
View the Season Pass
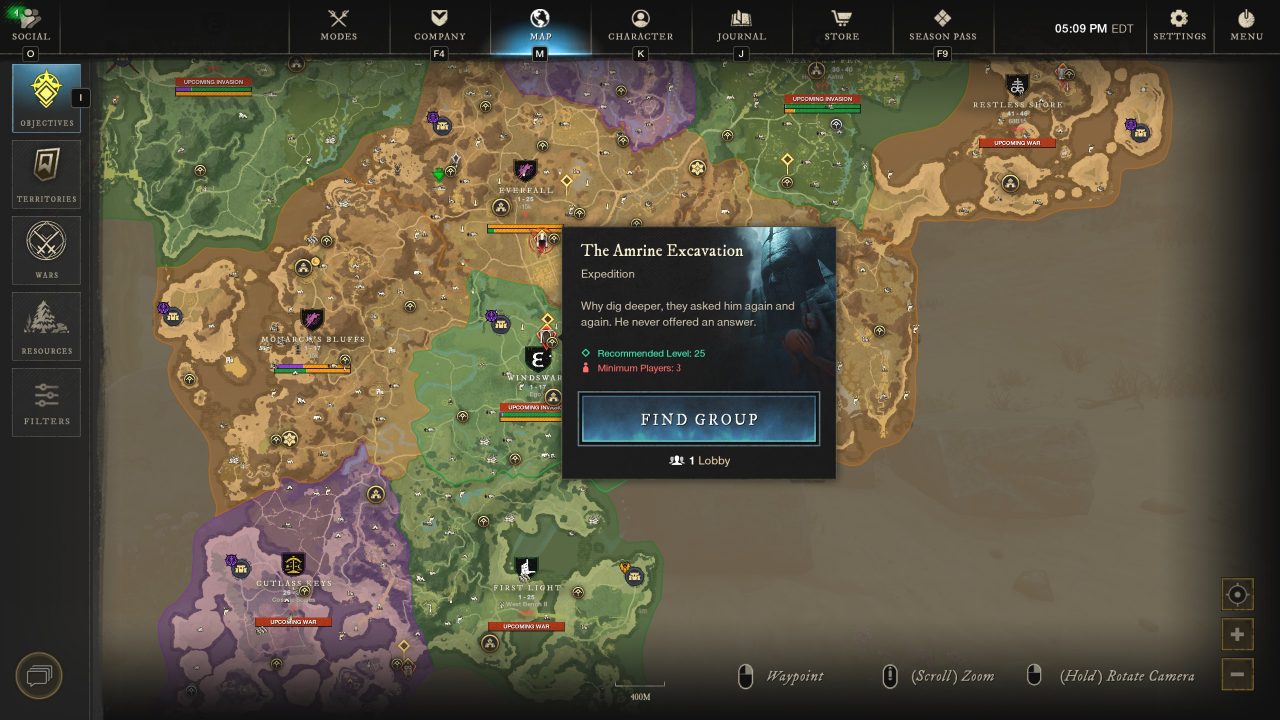coord(942,25)
